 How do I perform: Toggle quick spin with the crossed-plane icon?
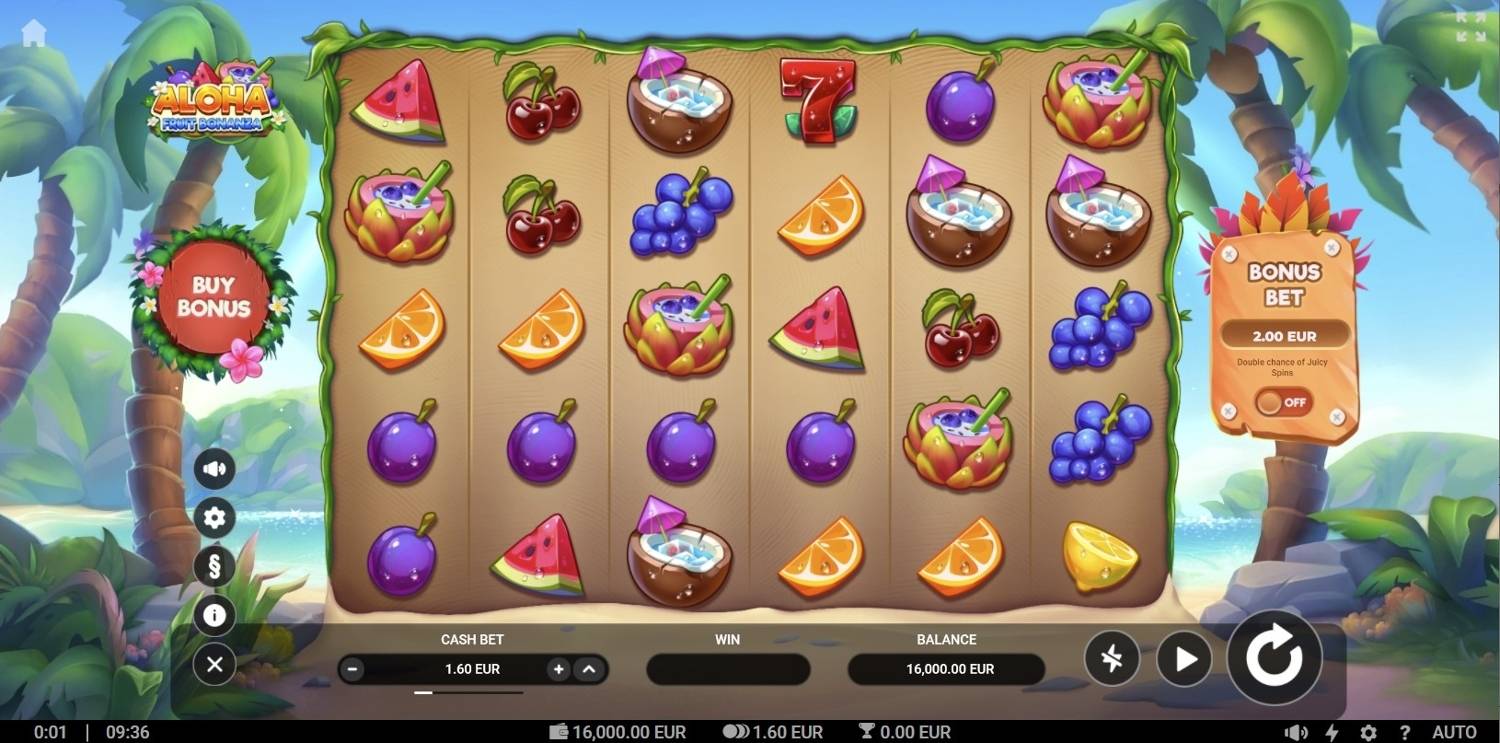[x=1112, y=658]
